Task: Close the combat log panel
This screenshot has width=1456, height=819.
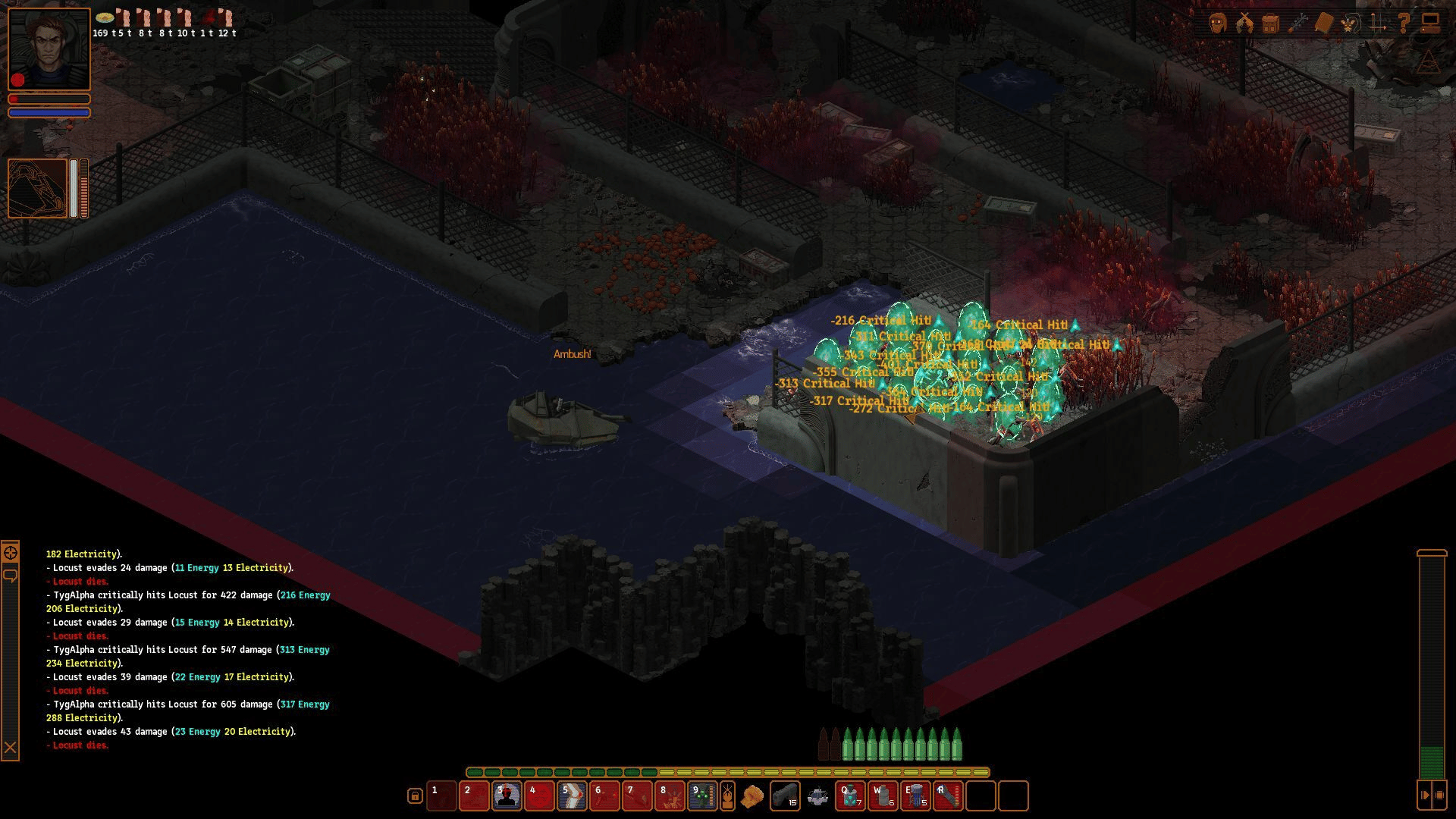Action: click(x=10, y=748)
